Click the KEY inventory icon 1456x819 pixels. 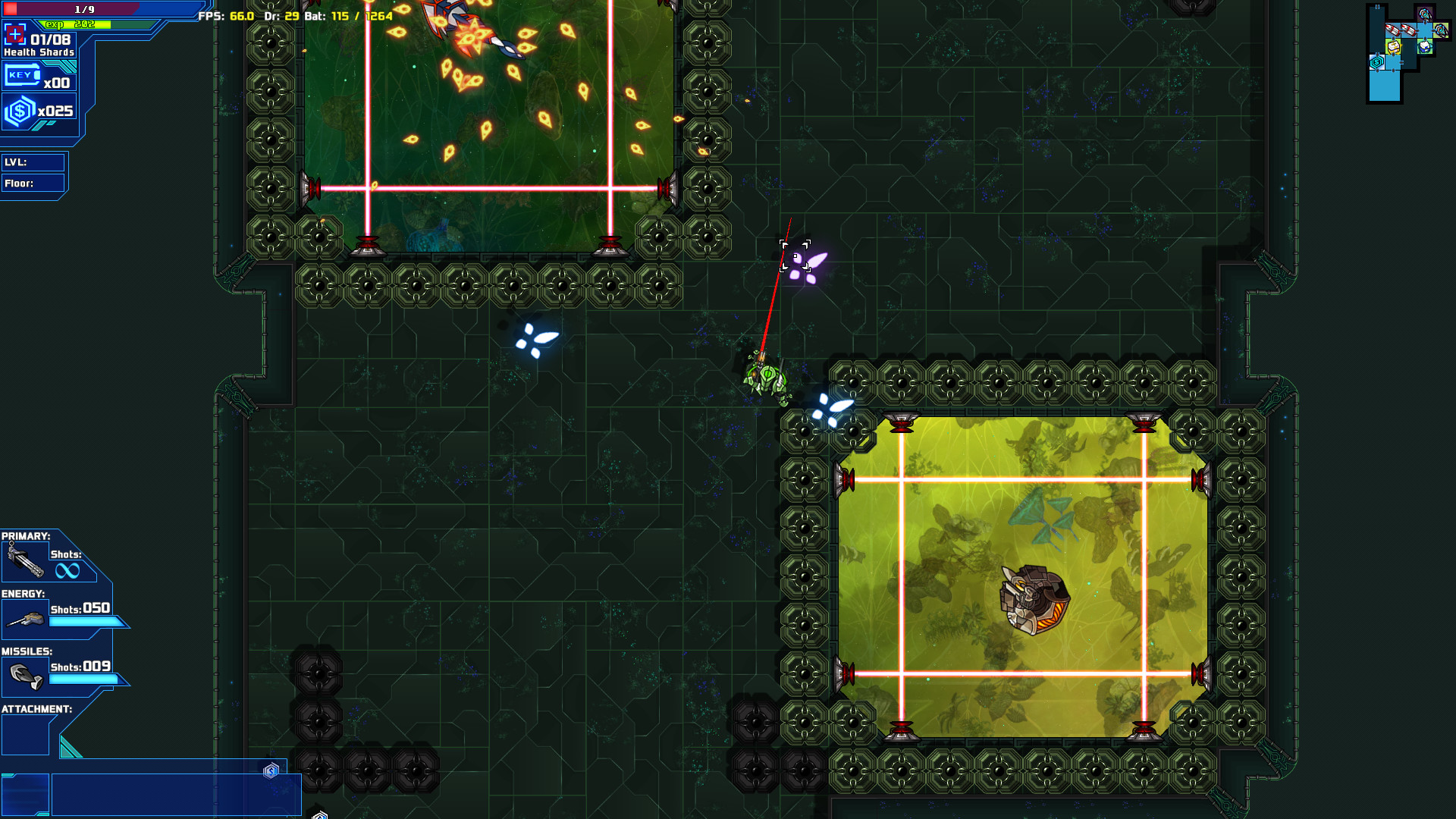(23, 74)
